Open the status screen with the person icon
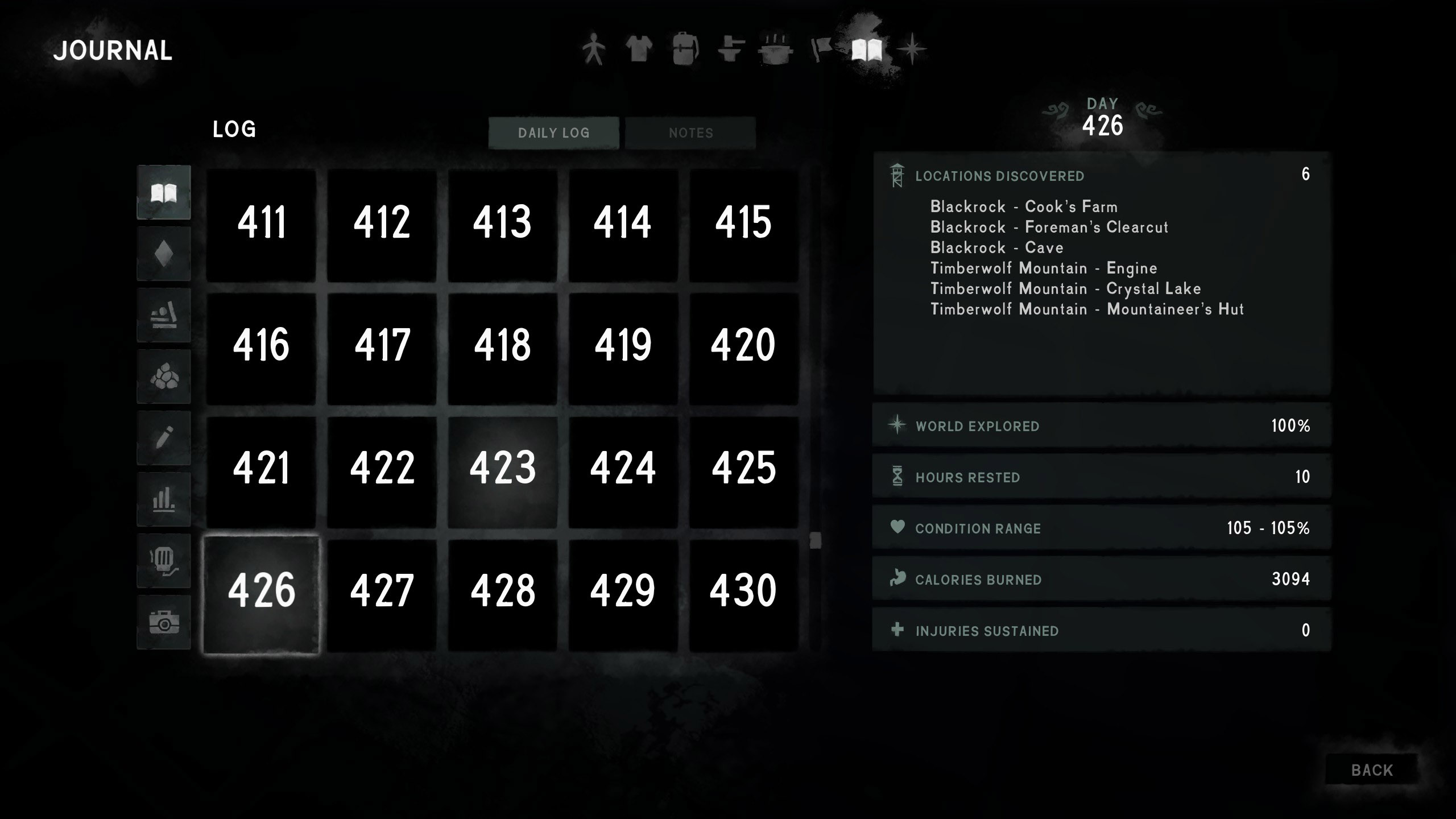 click(594, 49)
